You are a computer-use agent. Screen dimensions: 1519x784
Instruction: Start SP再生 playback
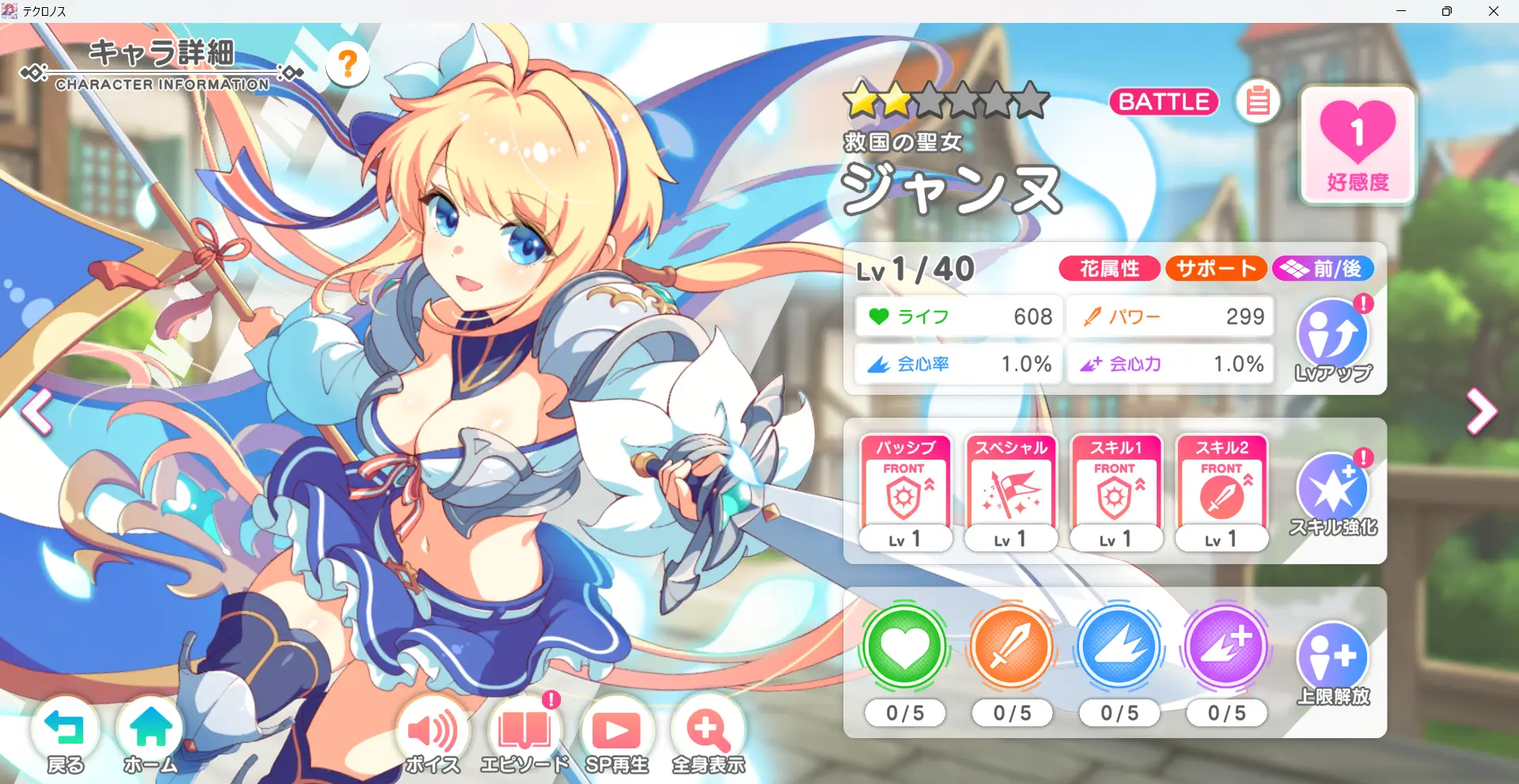tap(616, 733)
